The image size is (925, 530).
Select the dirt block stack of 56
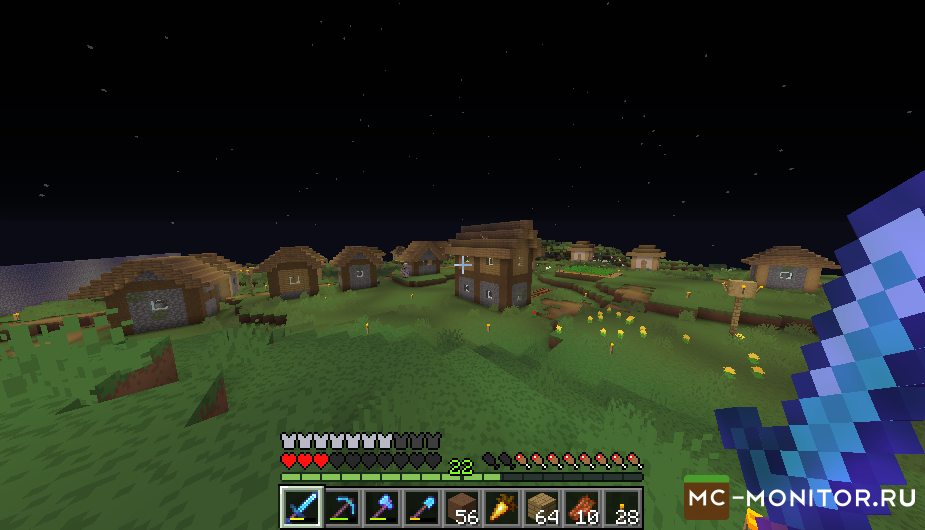coord(462,507)
